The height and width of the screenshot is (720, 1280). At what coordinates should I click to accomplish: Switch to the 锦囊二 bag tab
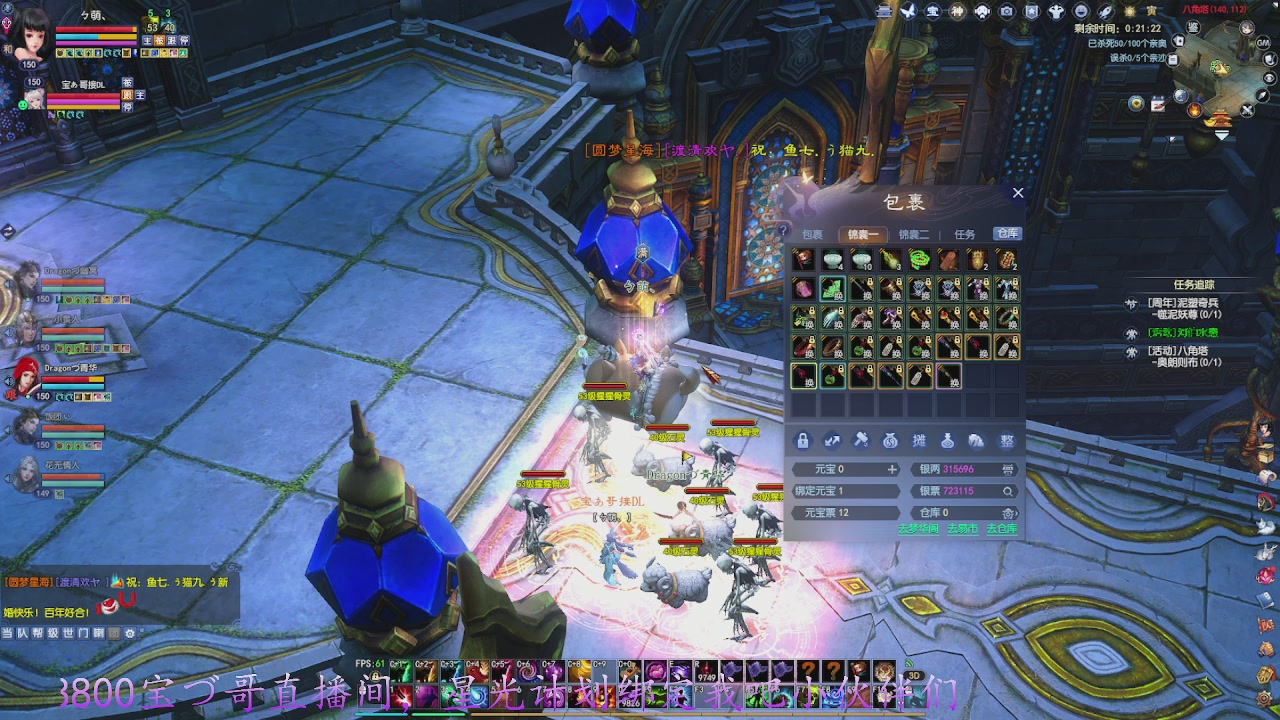(x=913, y=234)
